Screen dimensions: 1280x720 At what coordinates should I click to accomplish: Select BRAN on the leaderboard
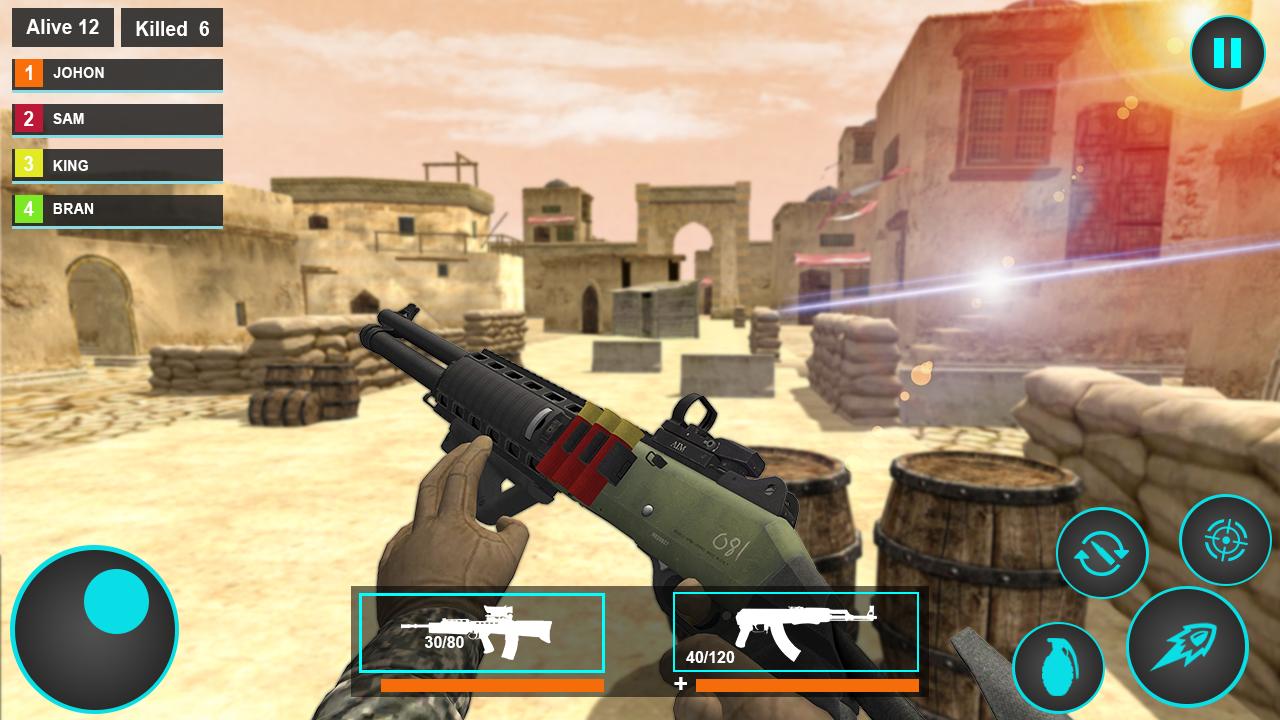tap(117, 209)
